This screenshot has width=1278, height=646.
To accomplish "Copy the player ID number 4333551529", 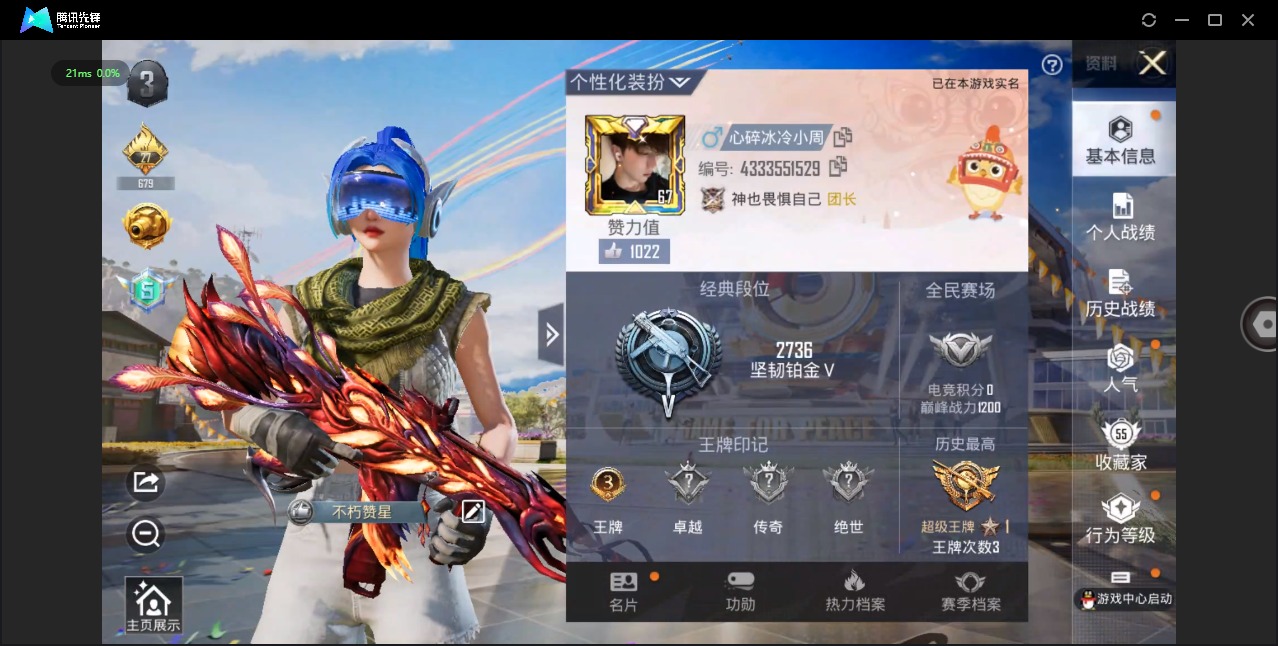I will (x=838, y=167).
